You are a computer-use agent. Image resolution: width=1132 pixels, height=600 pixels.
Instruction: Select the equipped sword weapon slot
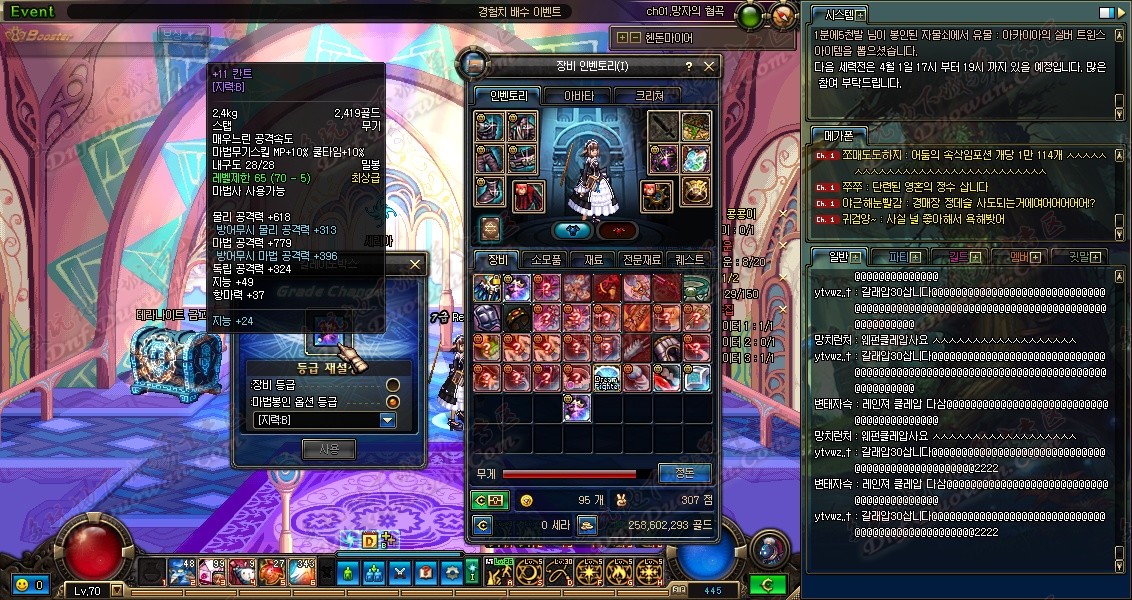[663, 127]
